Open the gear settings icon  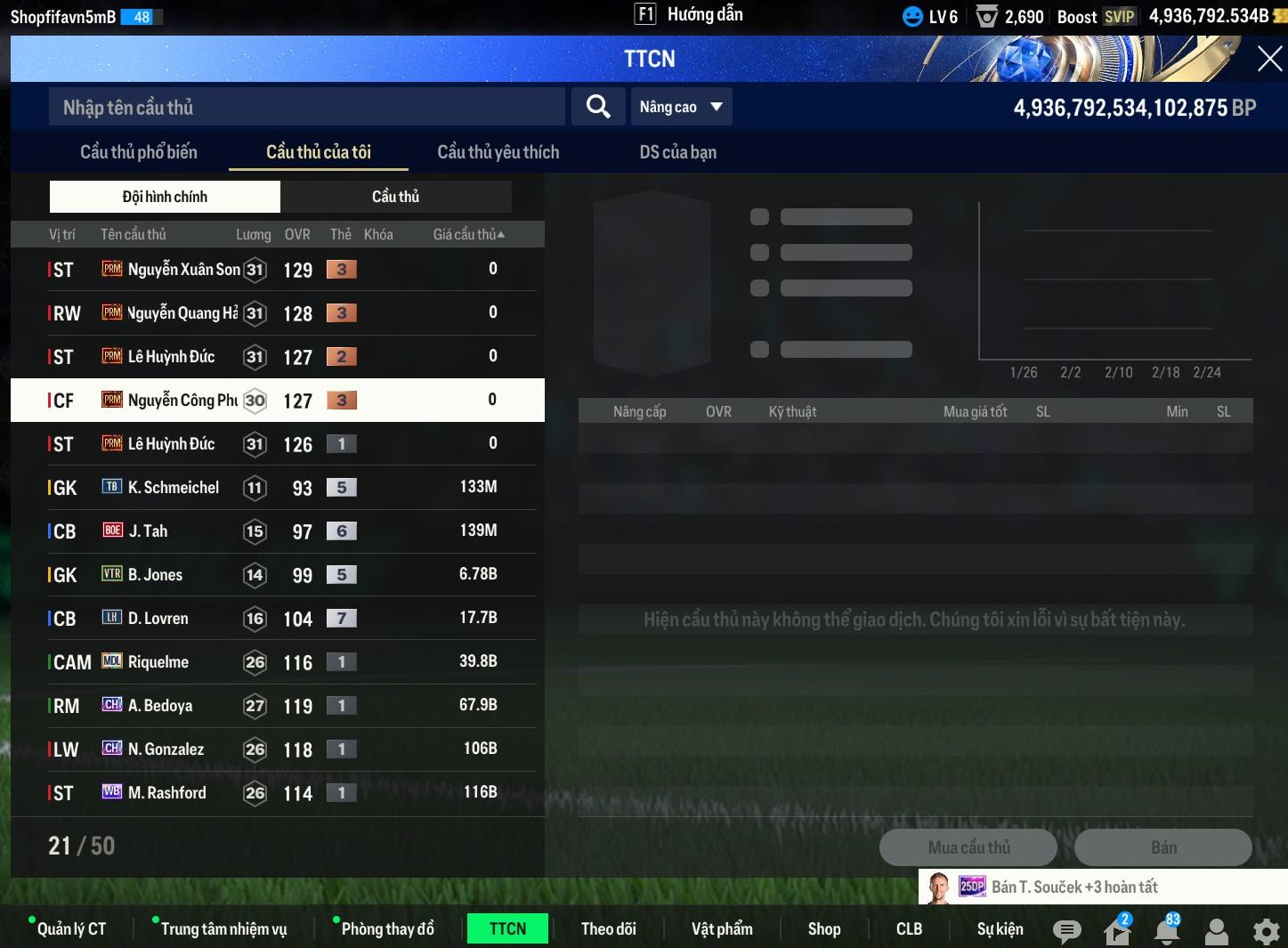1266,931
